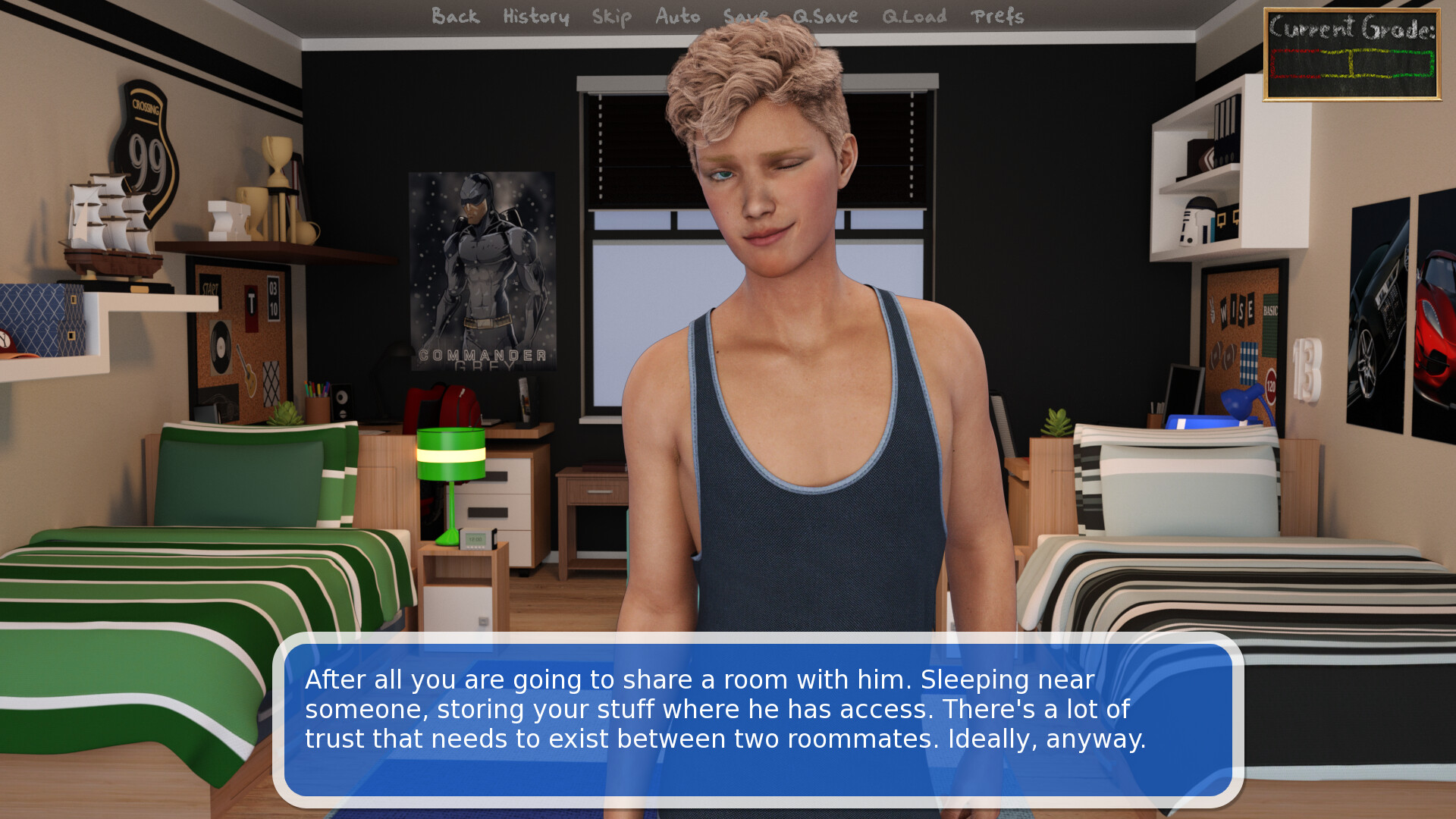Click the Prefs menu item
The width and height of the screenshot is (1456, 819).
(x=999, y=17)
